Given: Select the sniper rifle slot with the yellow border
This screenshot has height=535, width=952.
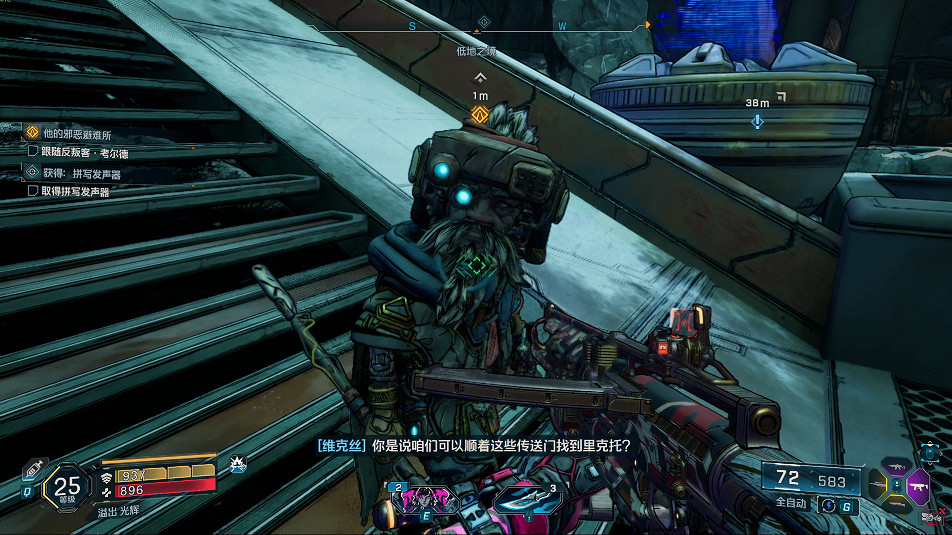Looking at the screenshot, I should [x=876, y=485].
